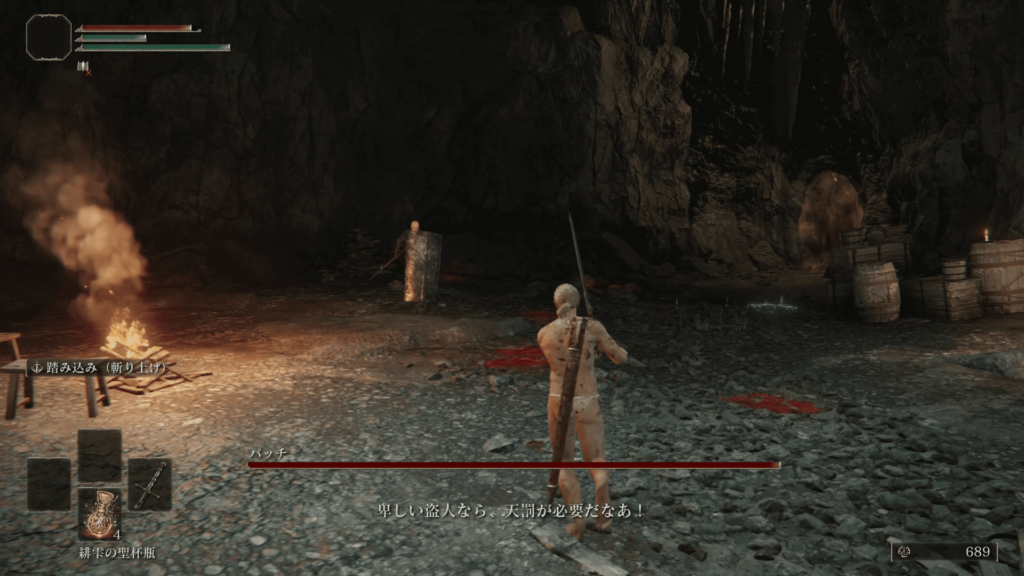
Task: Click the status effect icon with red X
Action: pyautogui.click(x=84, y=67)
